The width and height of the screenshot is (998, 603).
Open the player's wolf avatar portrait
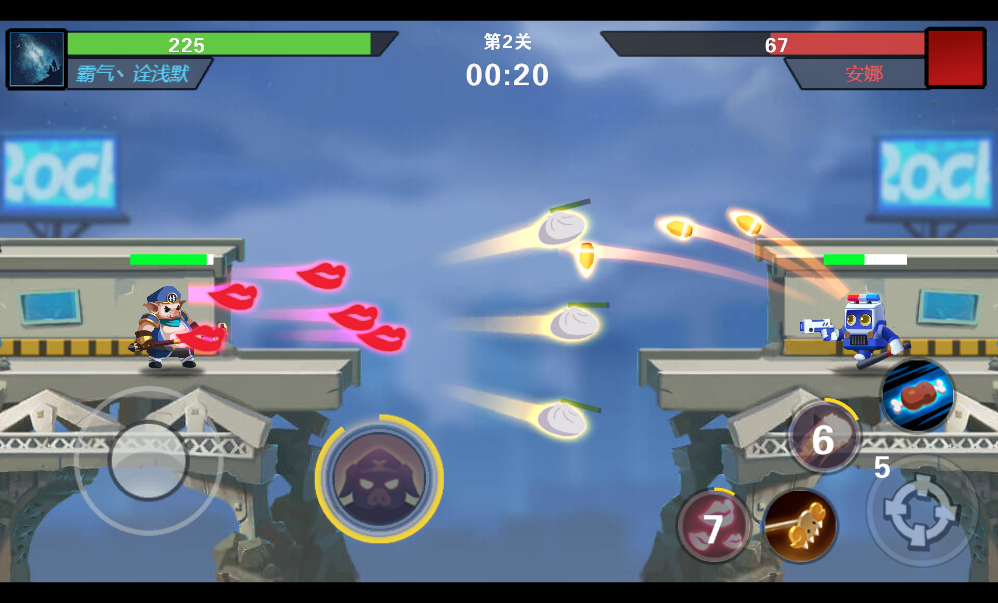(37, 59)
